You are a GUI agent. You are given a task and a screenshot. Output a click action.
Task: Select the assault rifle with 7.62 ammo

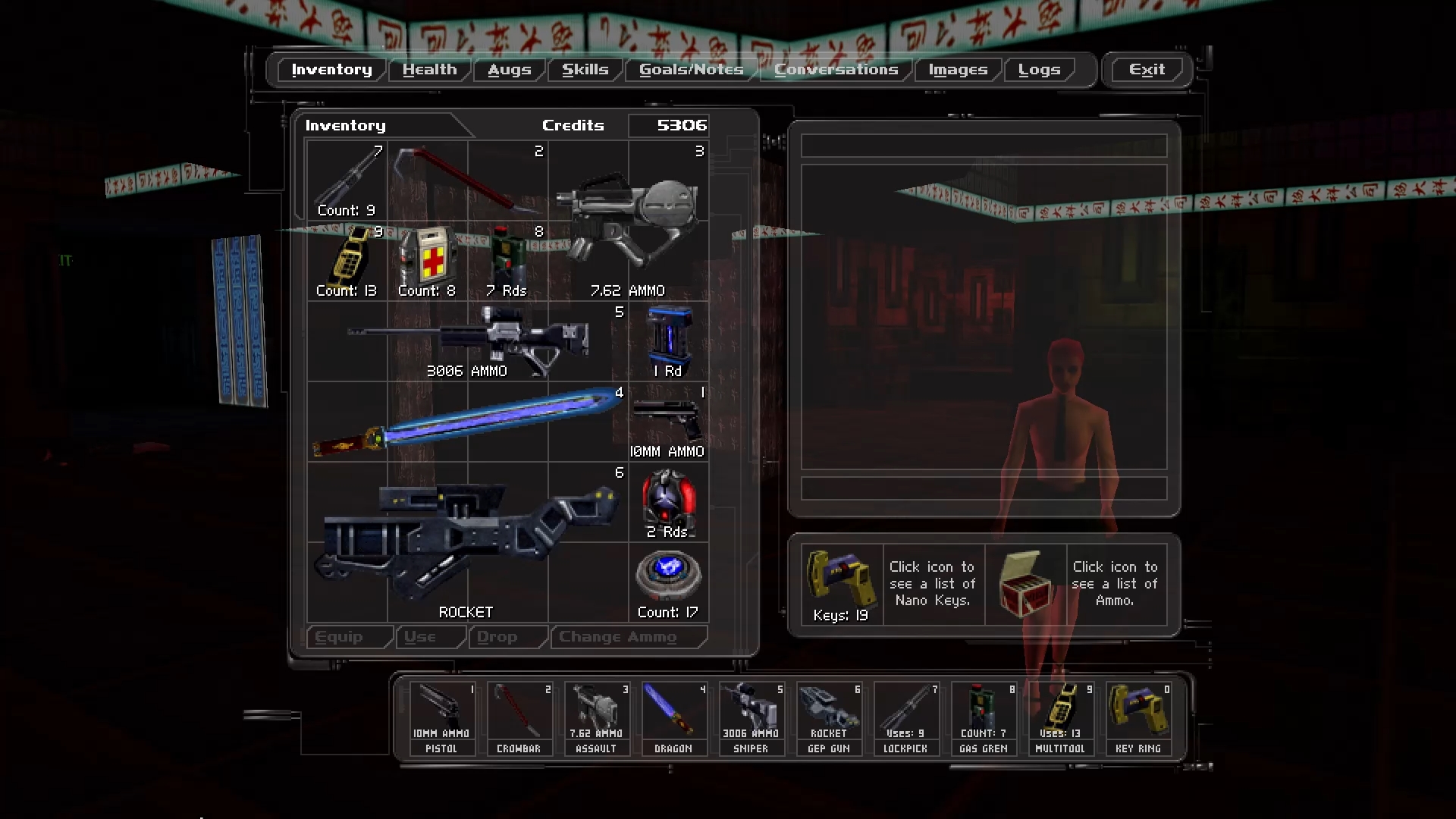point(628,220)
